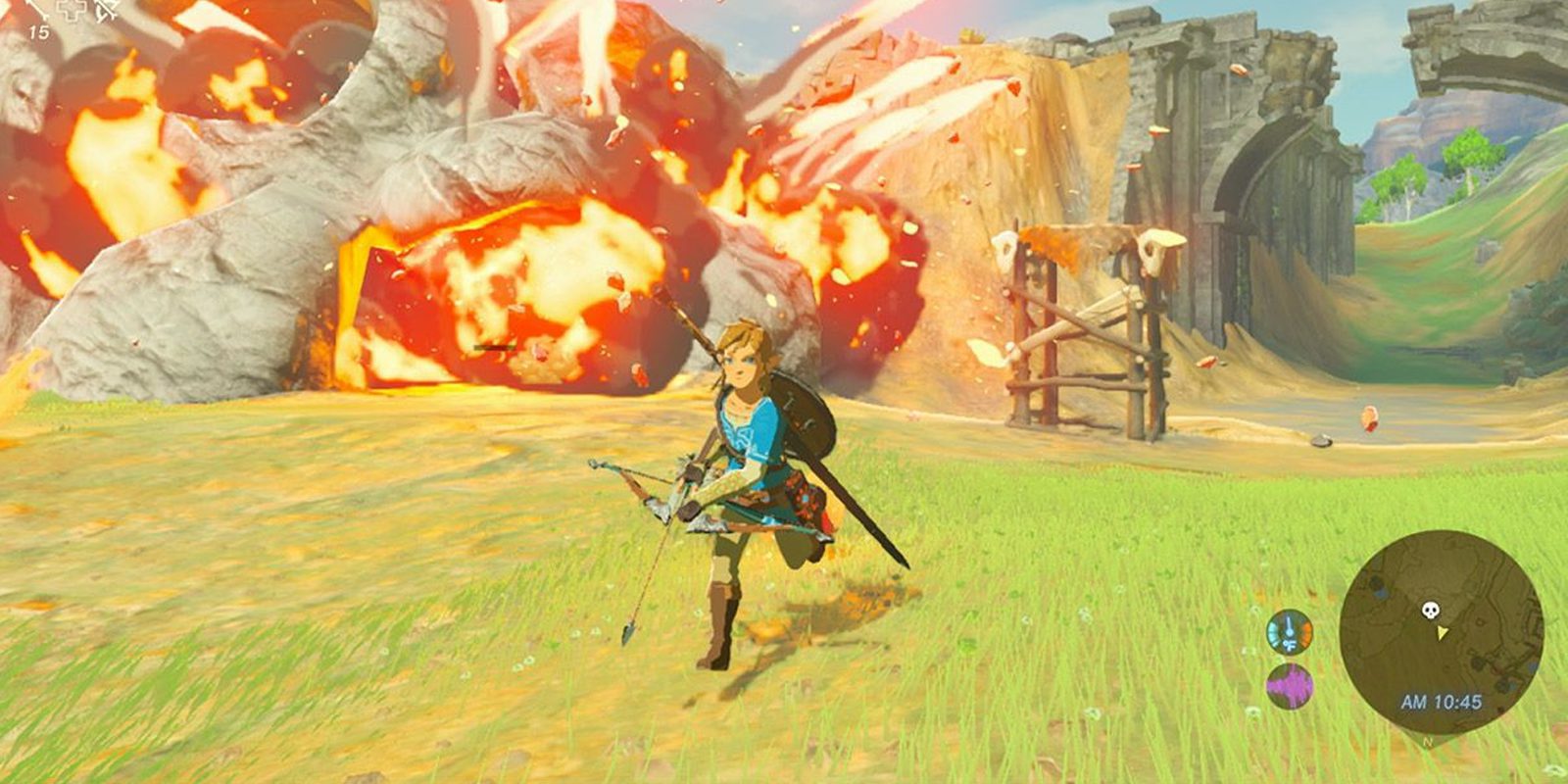Select the yellow player arrow on the minimap
Image resolution: width=1568 pixels, height=784 pixels.
tap(1443, 634)
